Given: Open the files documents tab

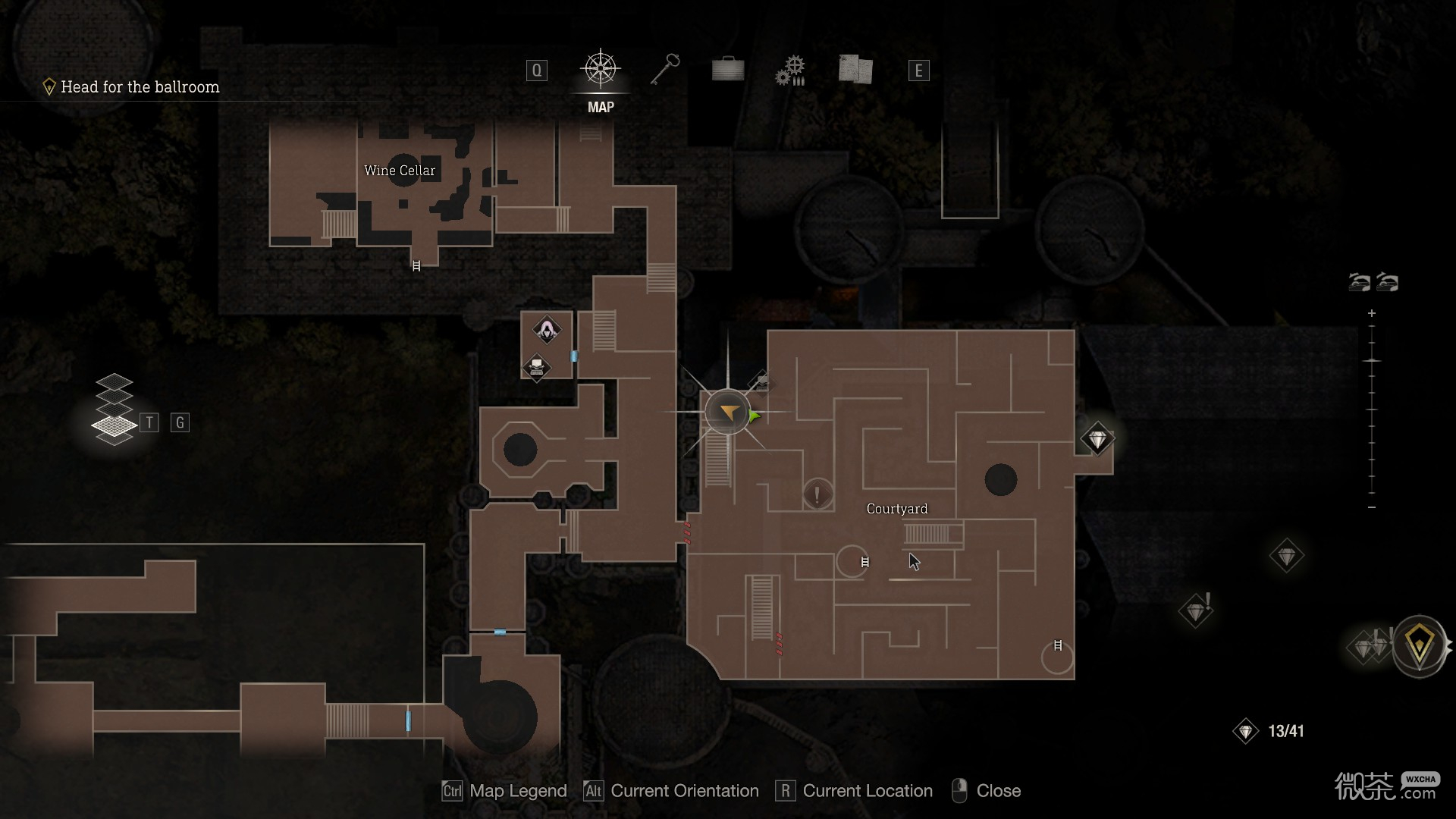Looking at the screenshot, I should [x=855, y=70].
